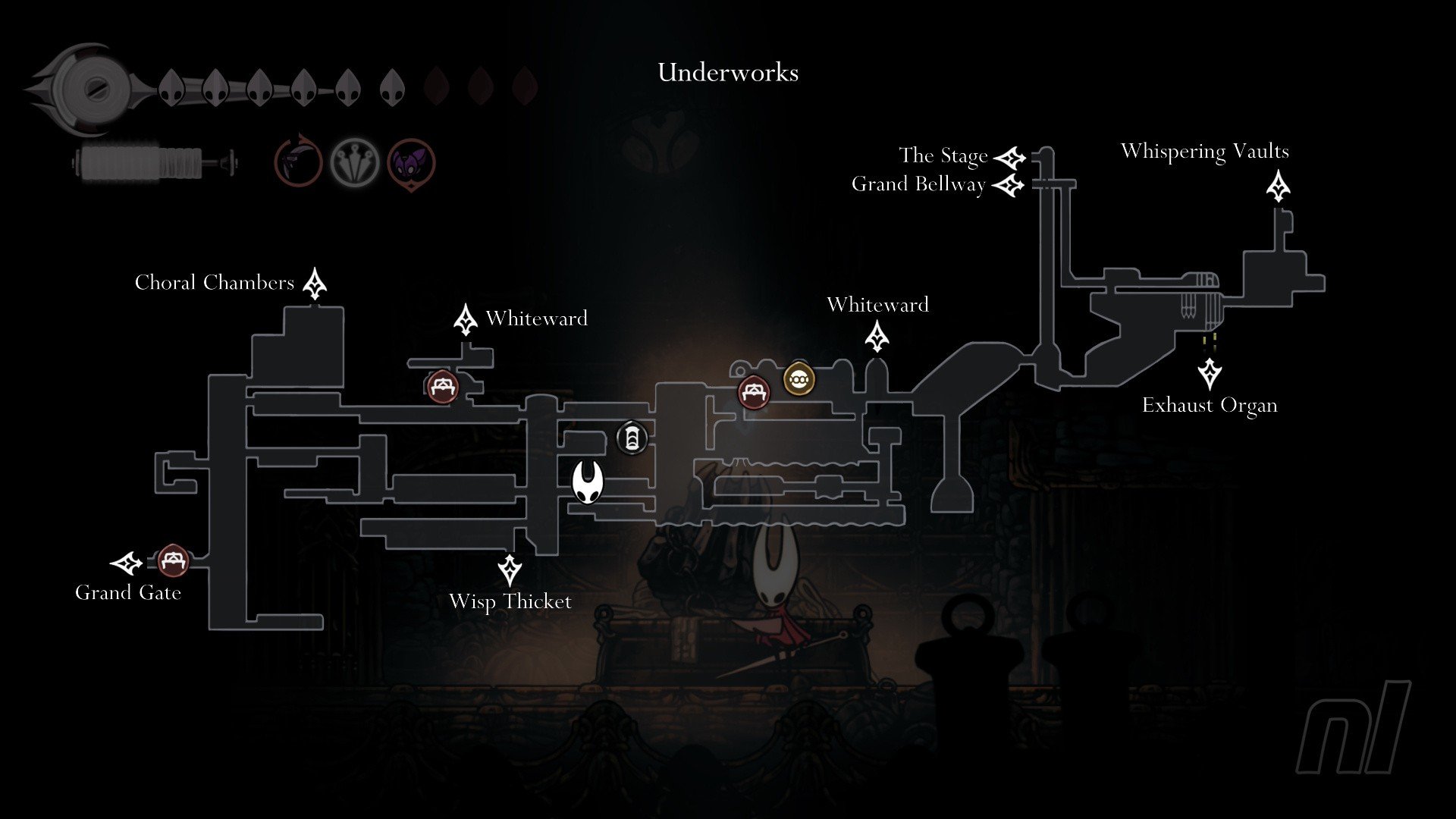The height and width of the screenshot is (819, 1456).
Task: Click Hornet's white mask position marker
Action: (x=588, y=482)
